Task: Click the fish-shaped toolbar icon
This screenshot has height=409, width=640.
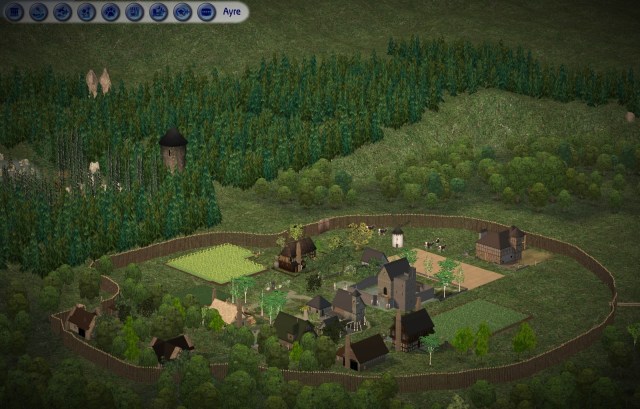Action: (x=182, y=12)
